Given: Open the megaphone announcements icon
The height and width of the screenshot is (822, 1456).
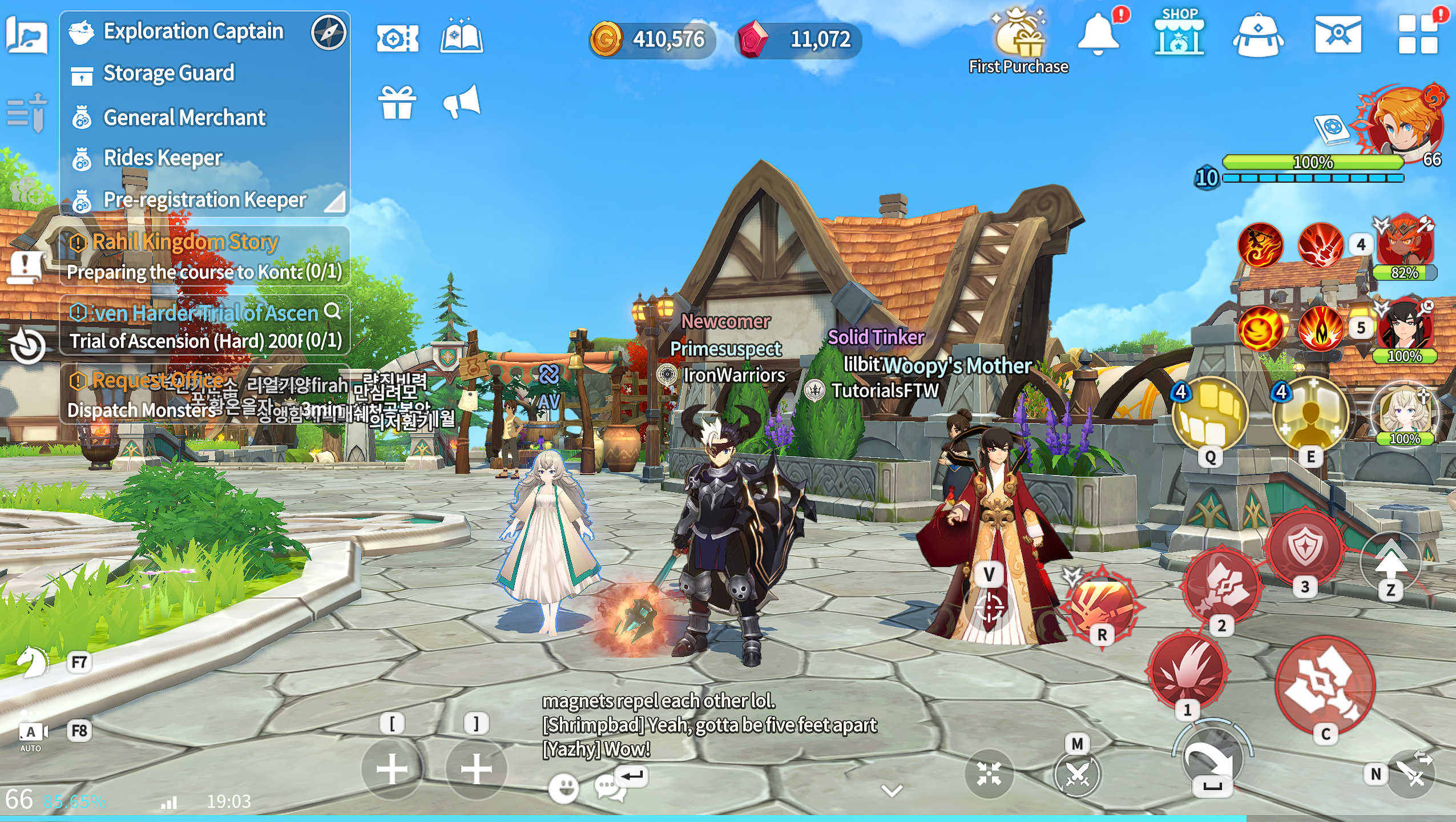Looking at the screenshot, I should pos(462,102).
